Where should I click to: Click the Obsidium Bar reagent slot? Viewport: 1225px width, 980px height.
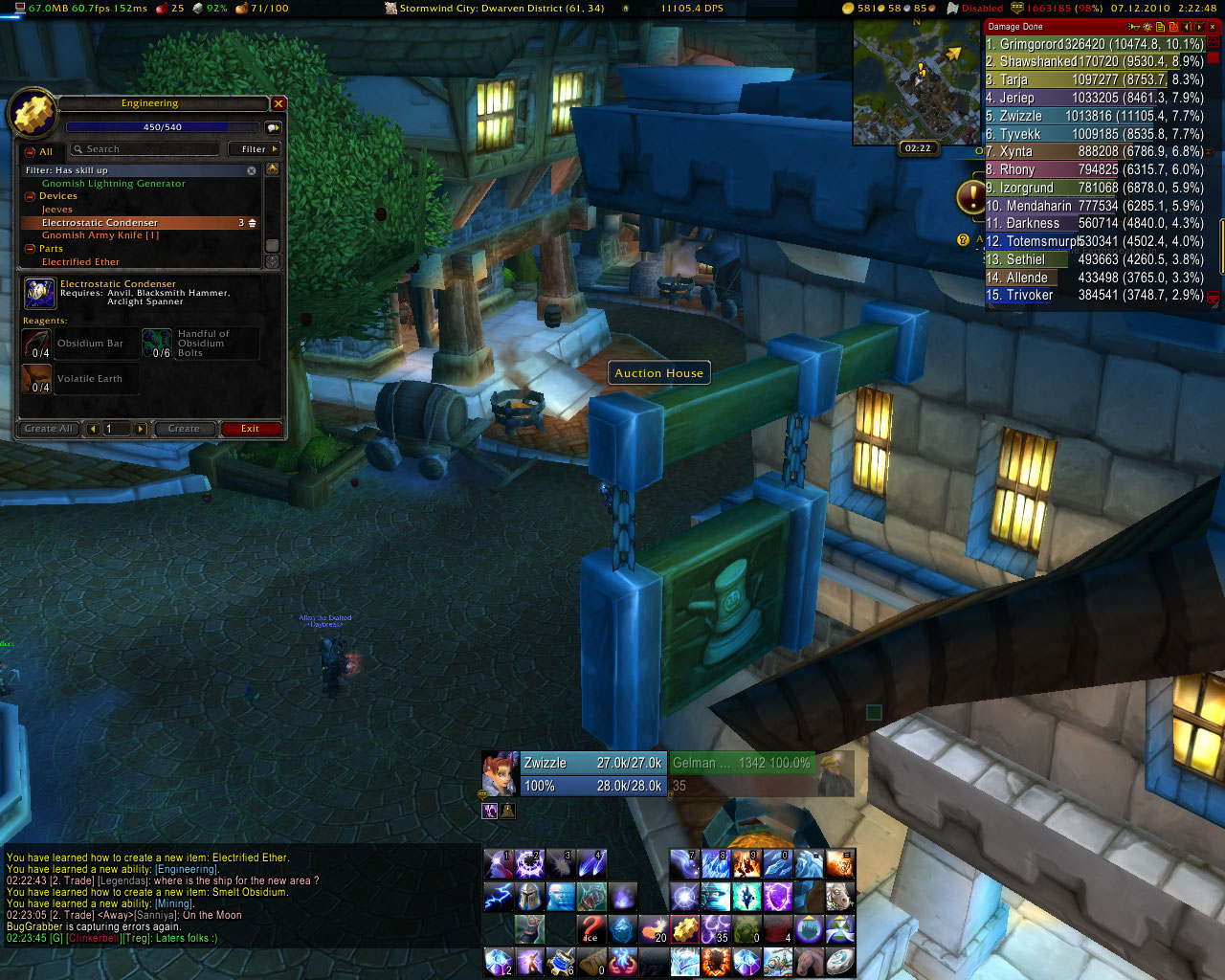(37, 344)
